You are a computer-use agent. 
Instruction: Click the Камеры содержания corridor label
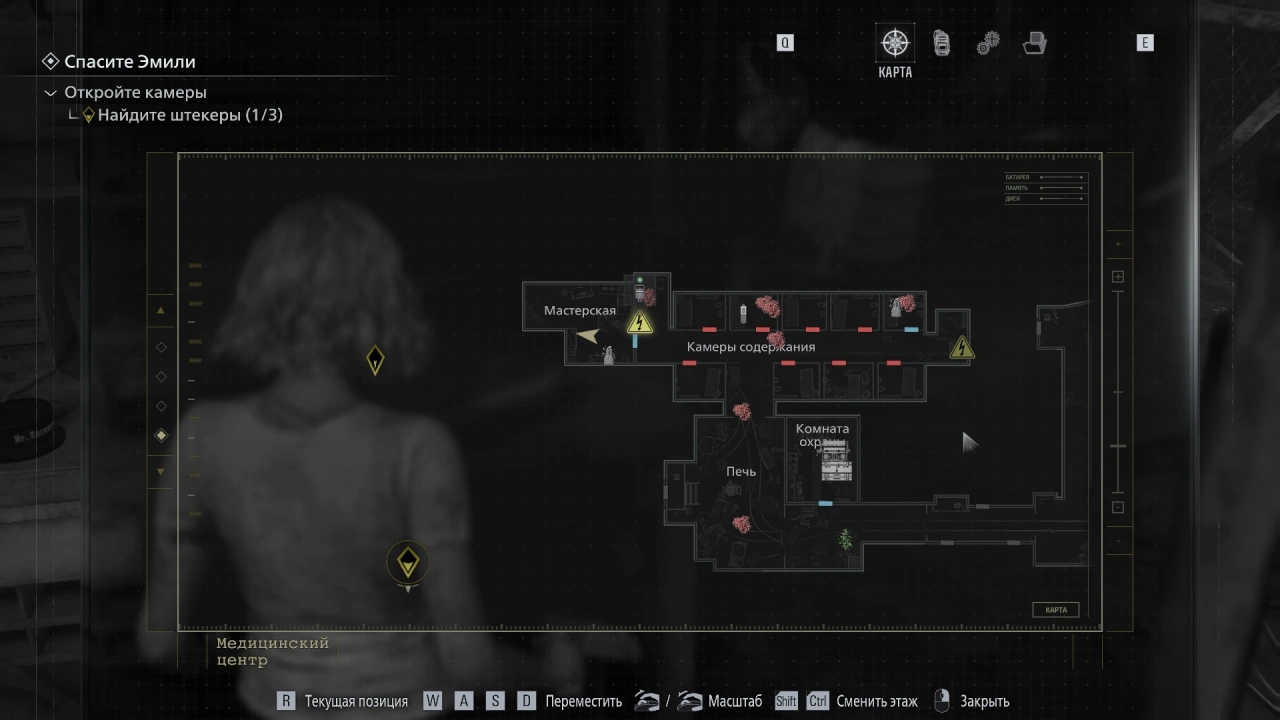tap(750, 347)
